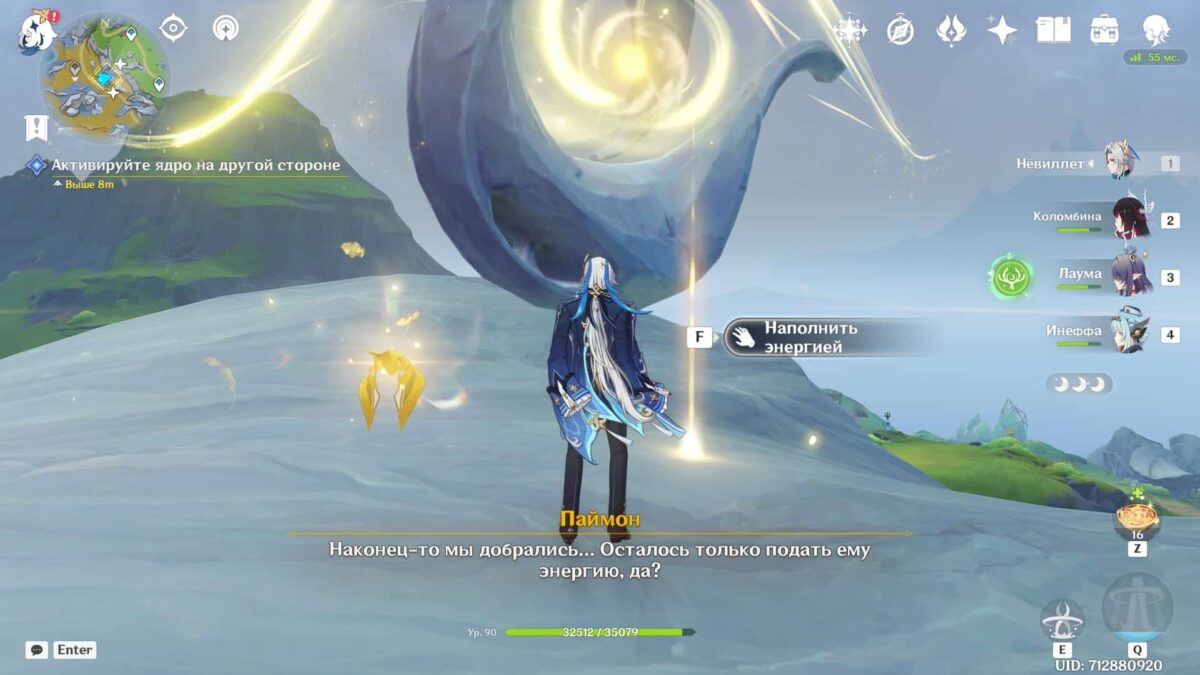Open the Paimon menu icon
Screen dimensions: 1200x675
coord(33,32)
